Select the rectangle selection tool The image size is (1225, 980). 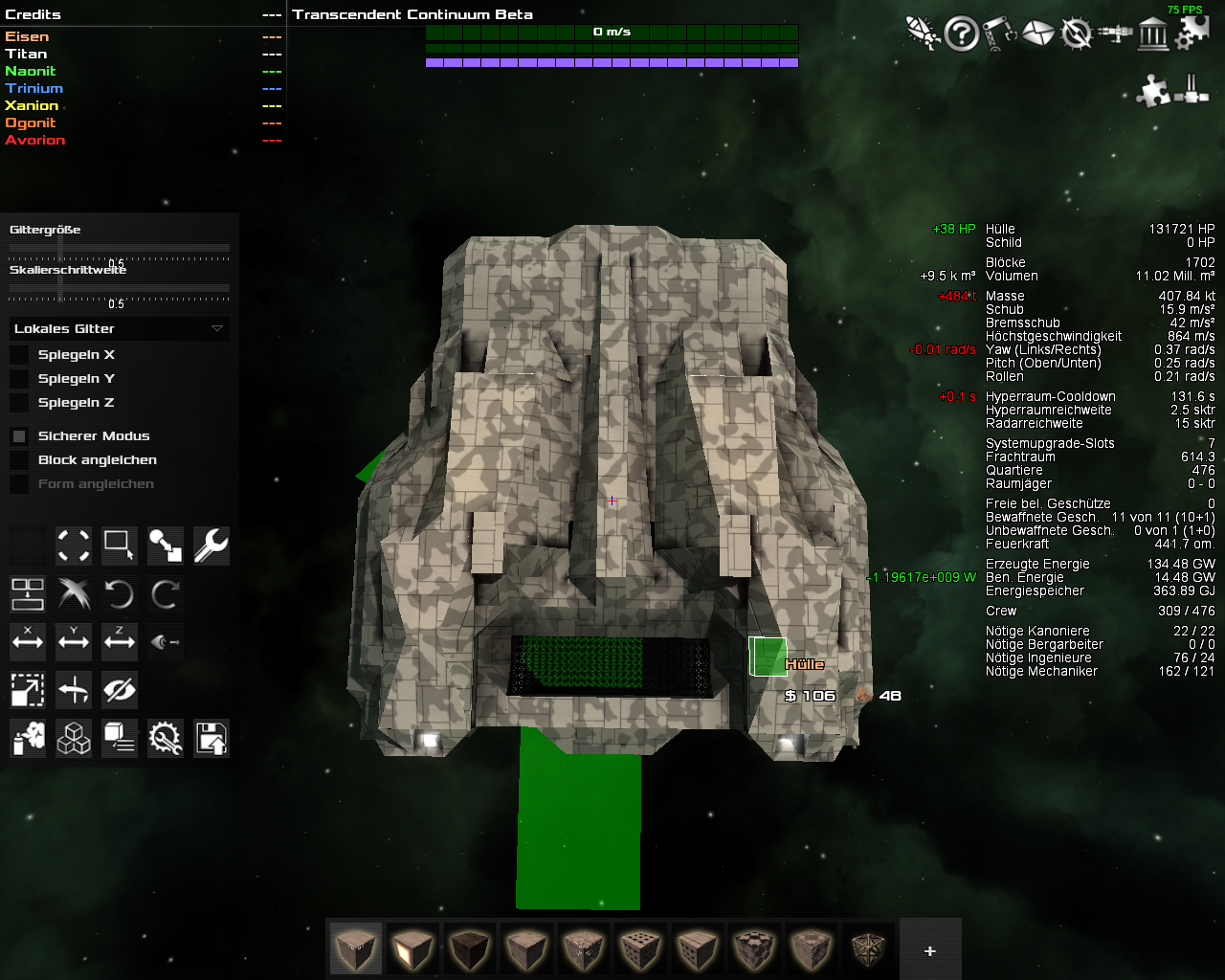pos(120,546)
